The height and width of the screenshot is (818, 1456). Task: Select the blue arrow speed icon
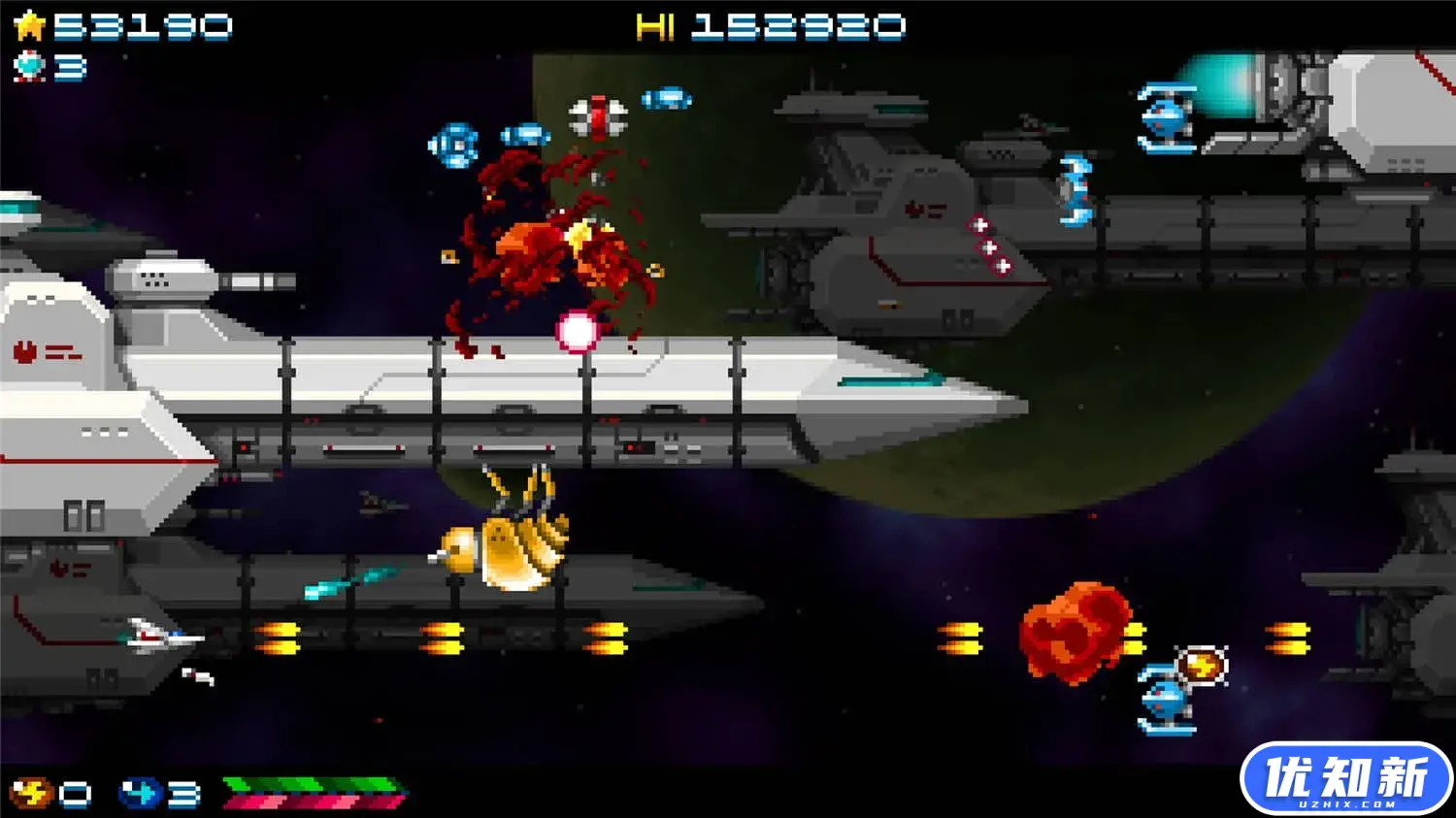pyautogui.click(x=139, y=793)
